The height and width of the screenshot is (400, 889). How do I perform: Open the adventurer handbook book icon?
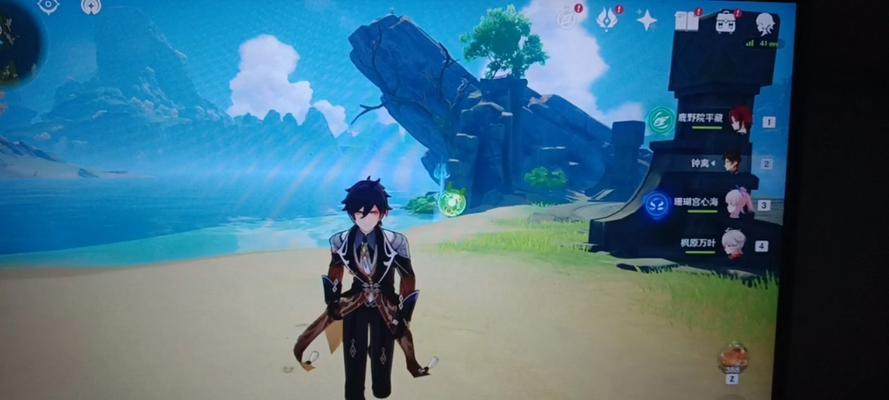tap(686, 21)
